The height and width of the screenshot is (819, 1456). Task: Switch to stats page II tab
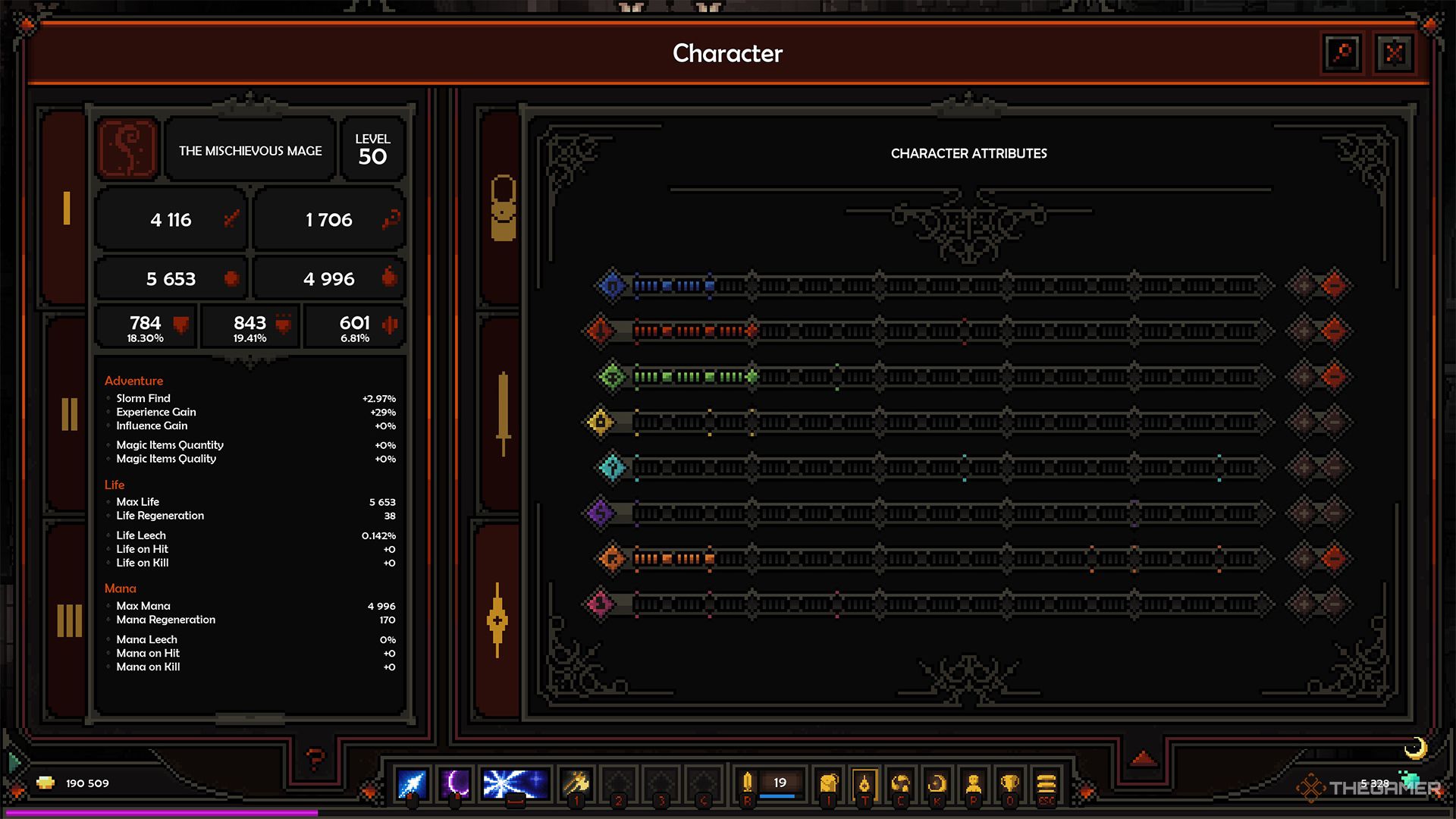[69, 414]
